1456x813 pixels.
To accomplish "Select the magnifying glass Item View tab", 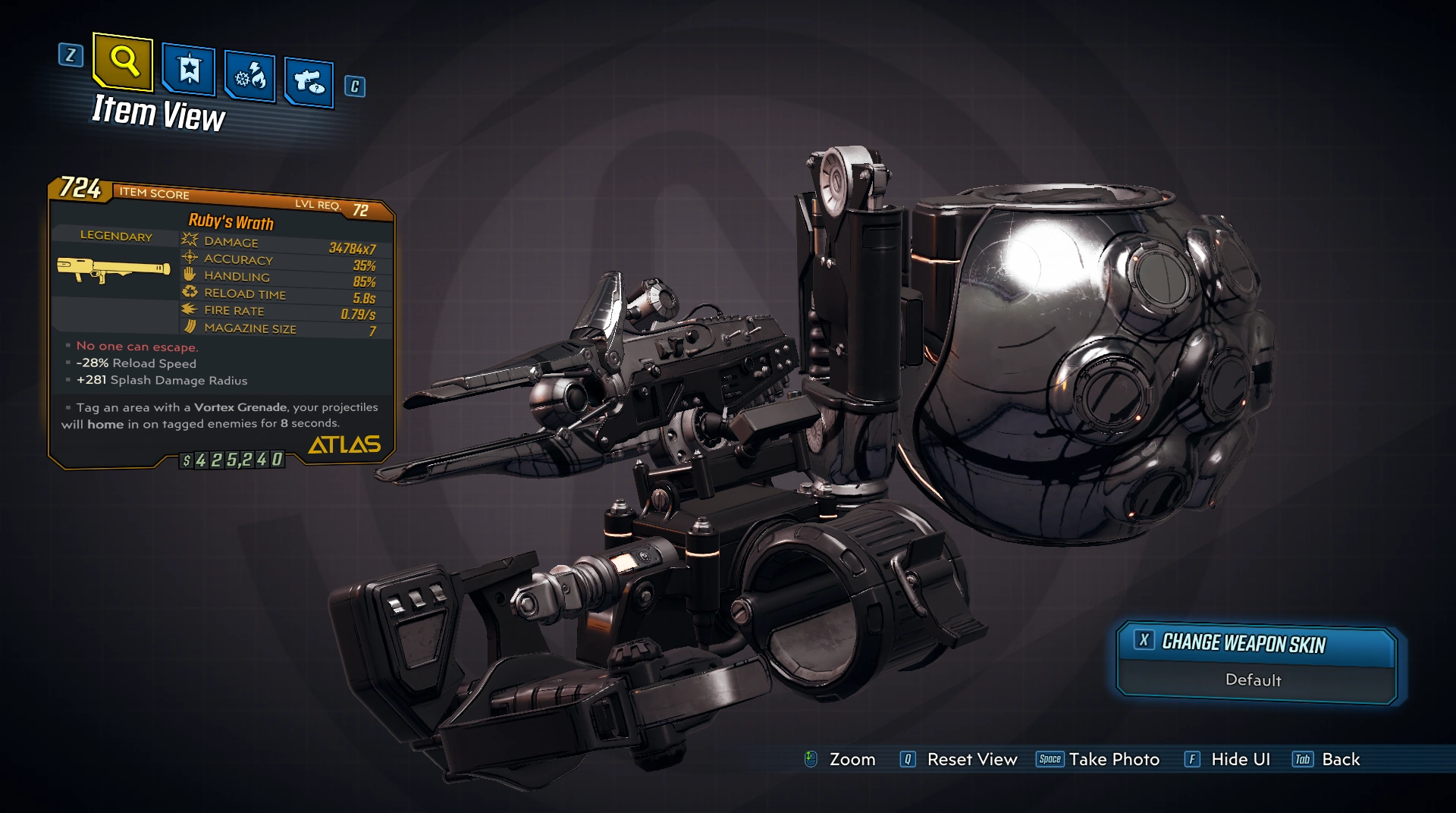I will coord(123,61).
